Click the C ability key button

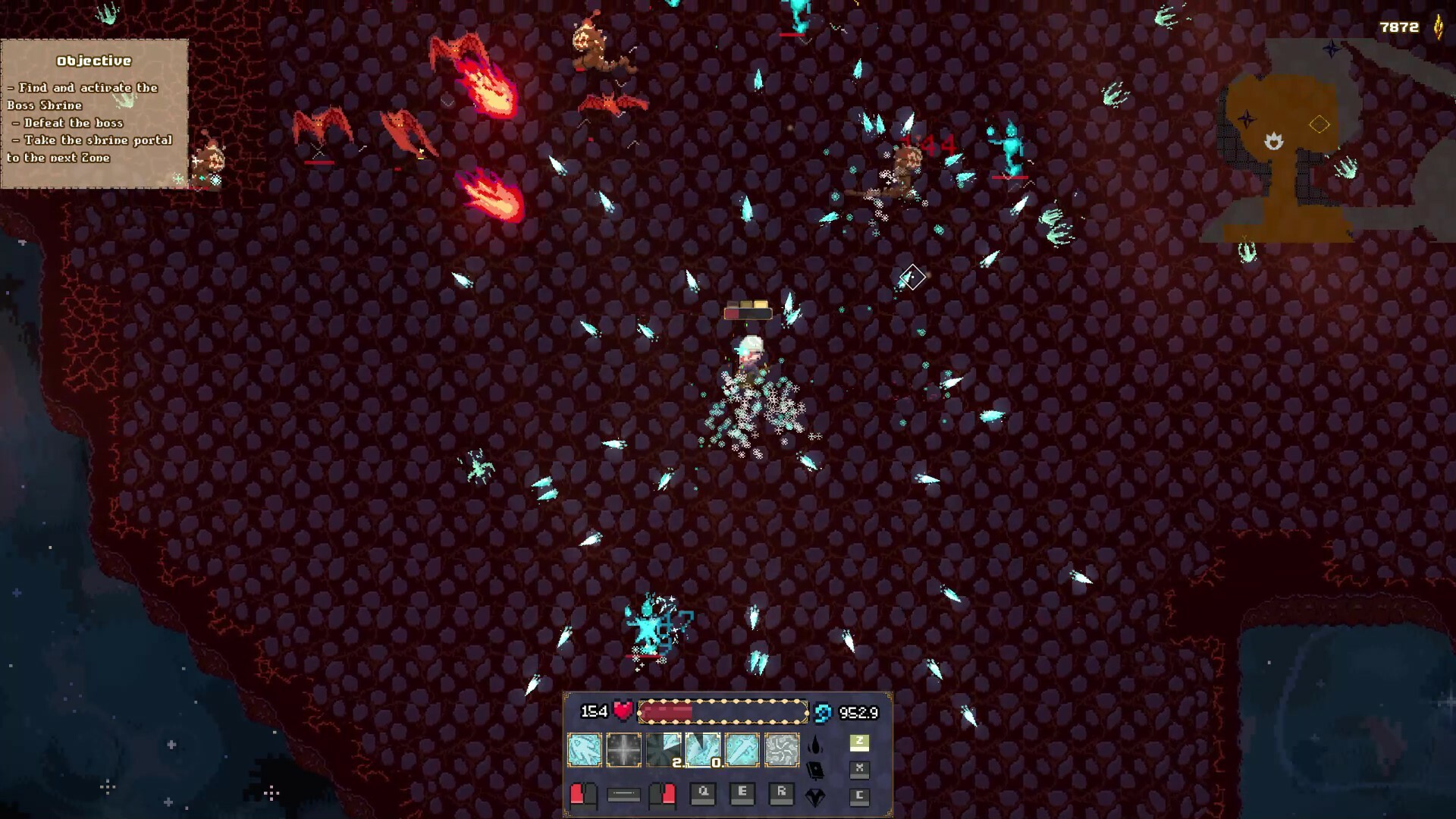859,795
